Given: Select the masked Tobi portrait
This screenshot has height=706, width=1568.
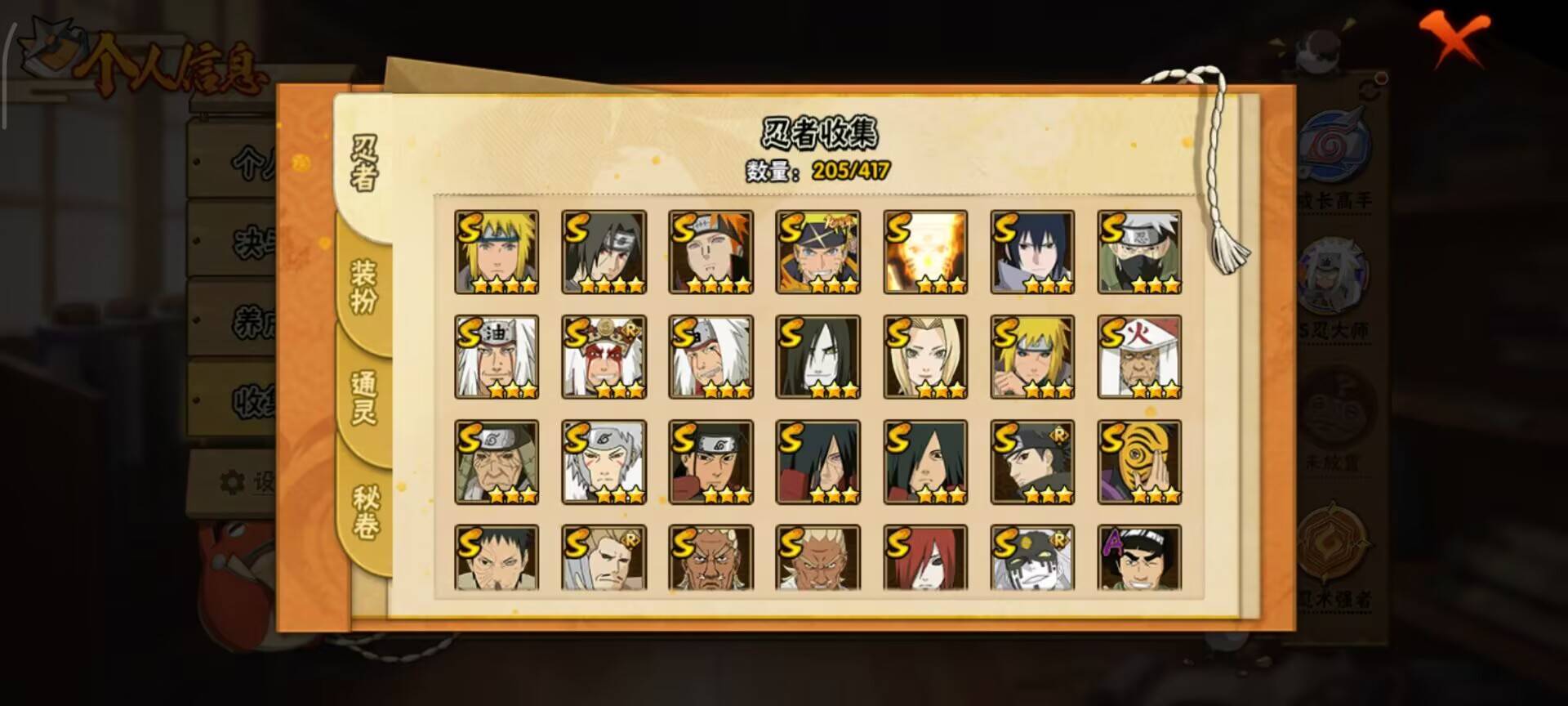Looking at the screenshot, I should 1138,460.
